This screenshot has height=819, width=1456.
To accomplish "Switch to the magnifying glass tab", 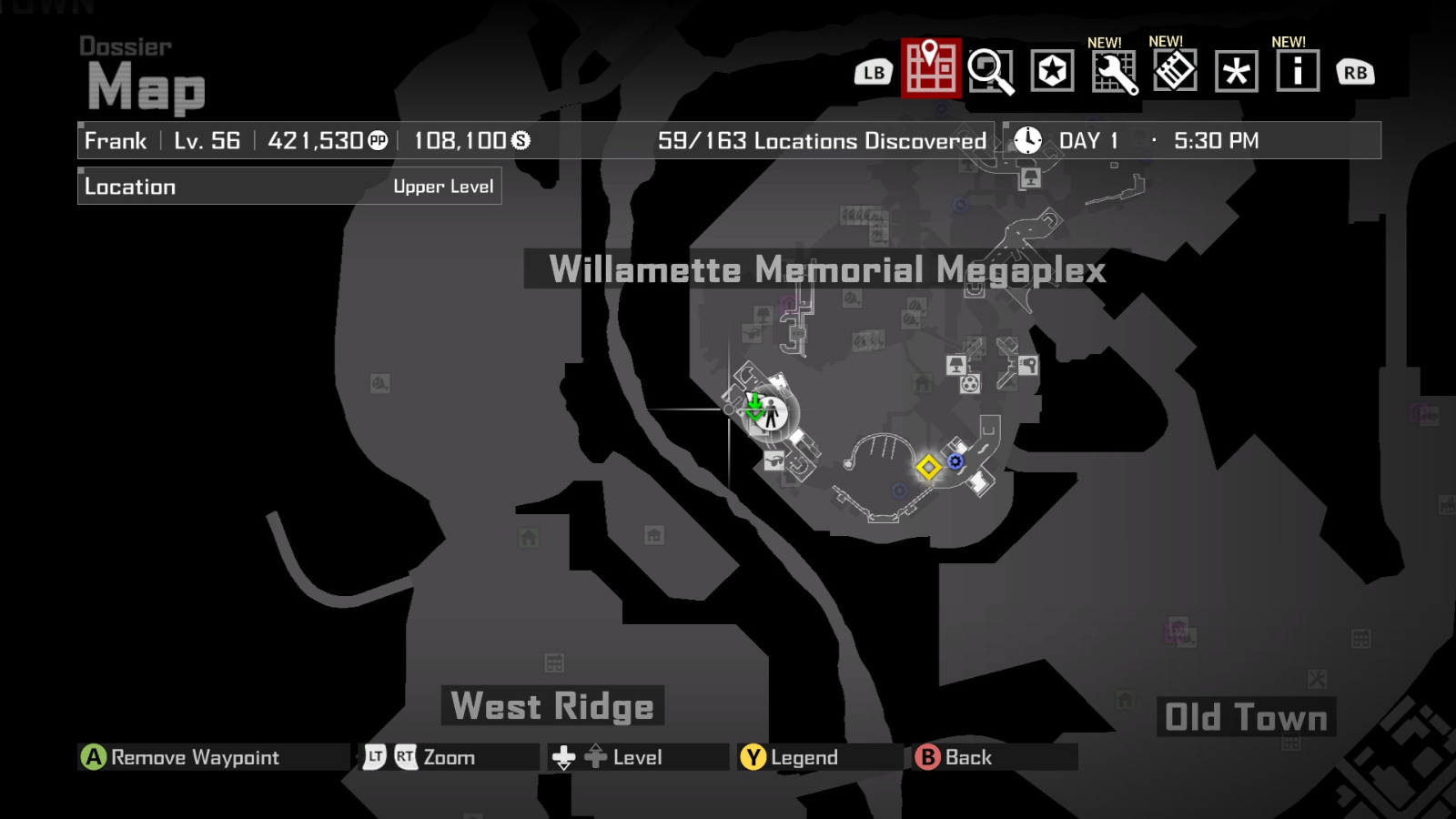I will pos(990,71).
